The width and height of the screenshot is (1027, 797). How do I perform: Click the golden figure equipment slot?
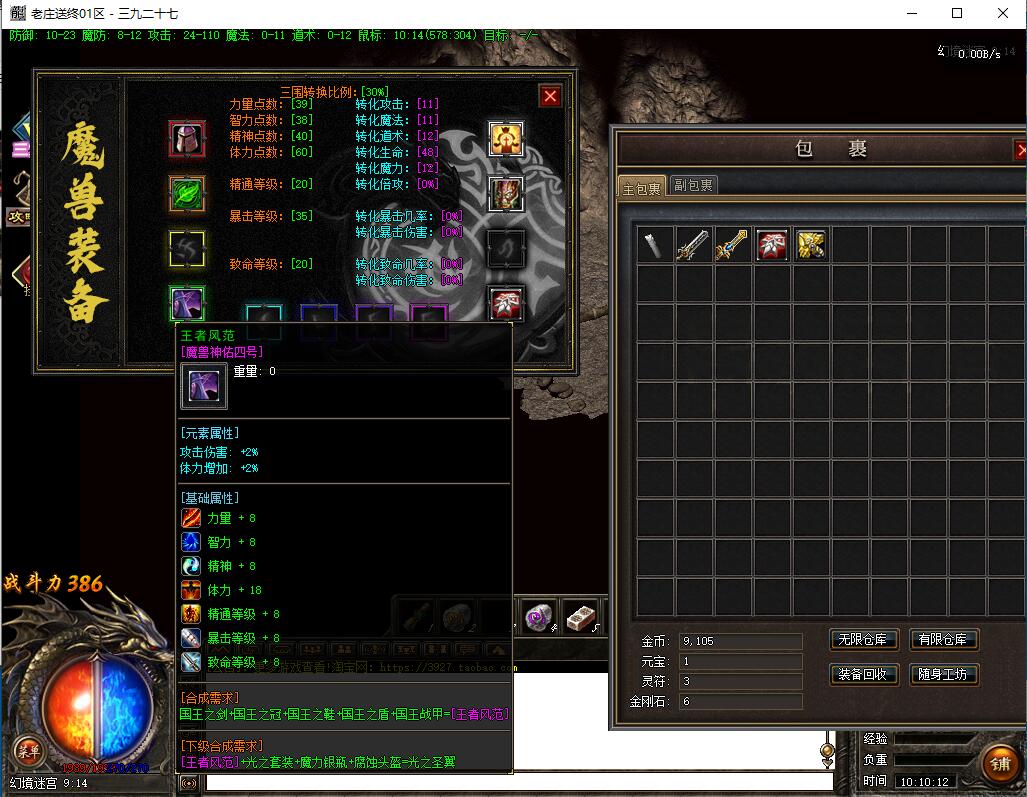506,138
